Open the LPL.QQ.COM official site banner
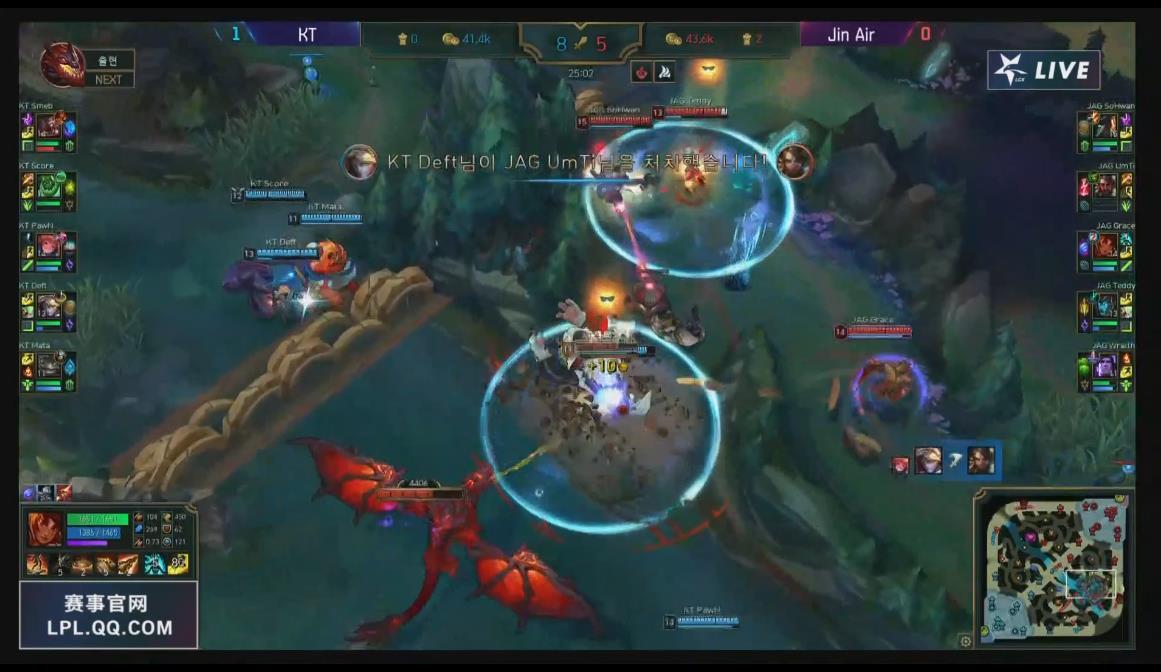Image resolution: width=1161 pixels, height=672 pixels. [109, 616]
